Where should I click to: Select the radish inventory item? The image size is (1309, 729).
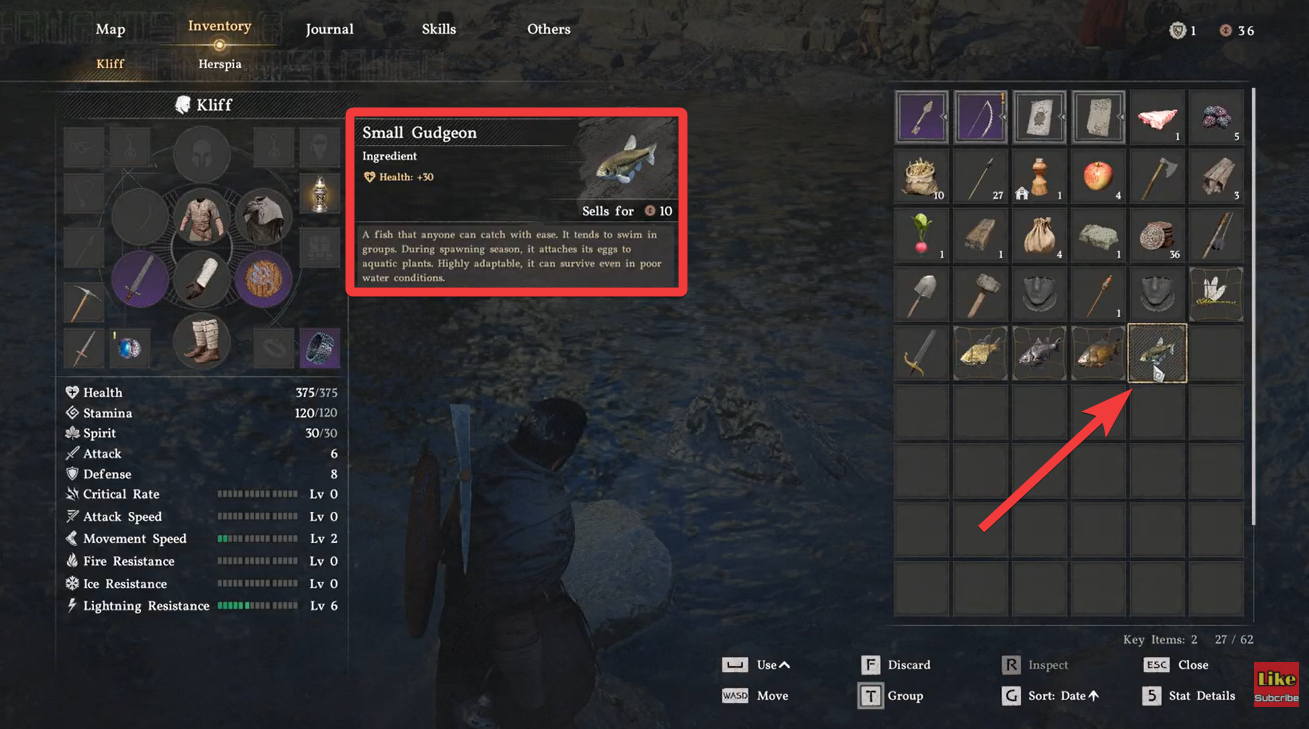click(921, 236)
